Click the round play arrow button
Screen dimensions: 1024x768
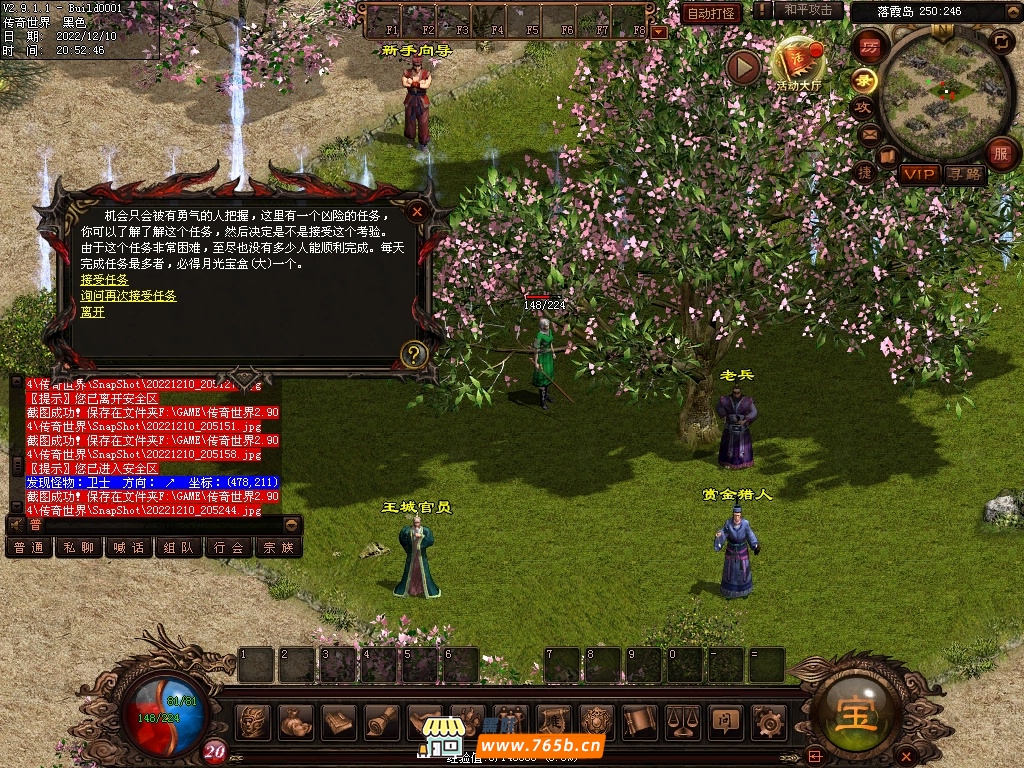coord(743,67)
